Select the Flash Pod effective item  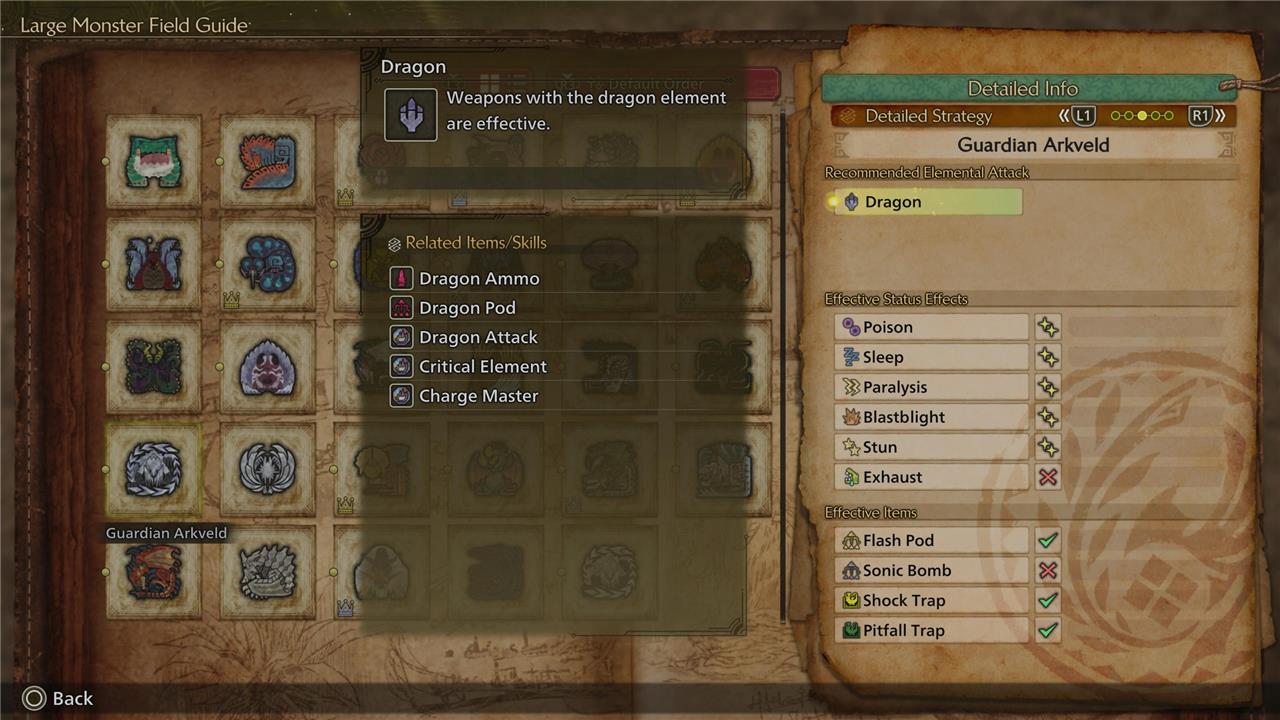pos(931,540)
